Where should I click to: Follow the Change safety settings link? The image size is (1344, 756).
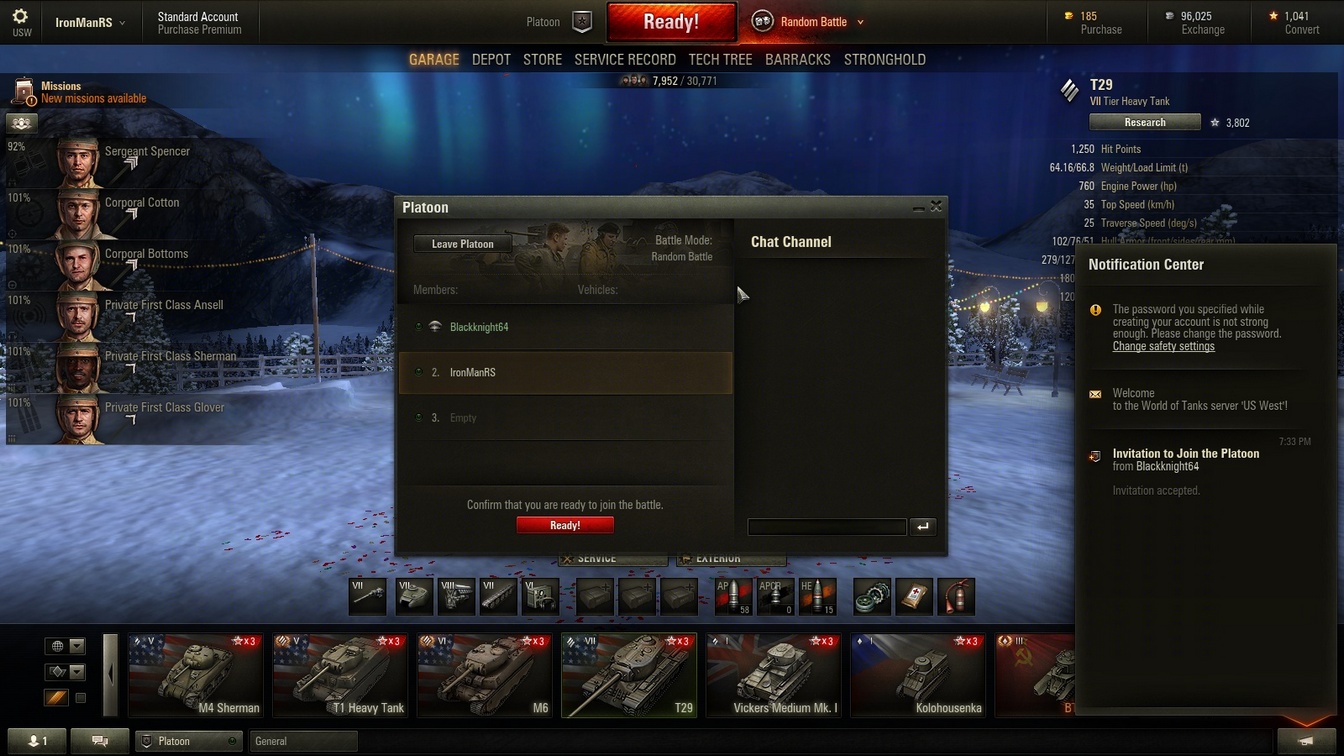1163,347
